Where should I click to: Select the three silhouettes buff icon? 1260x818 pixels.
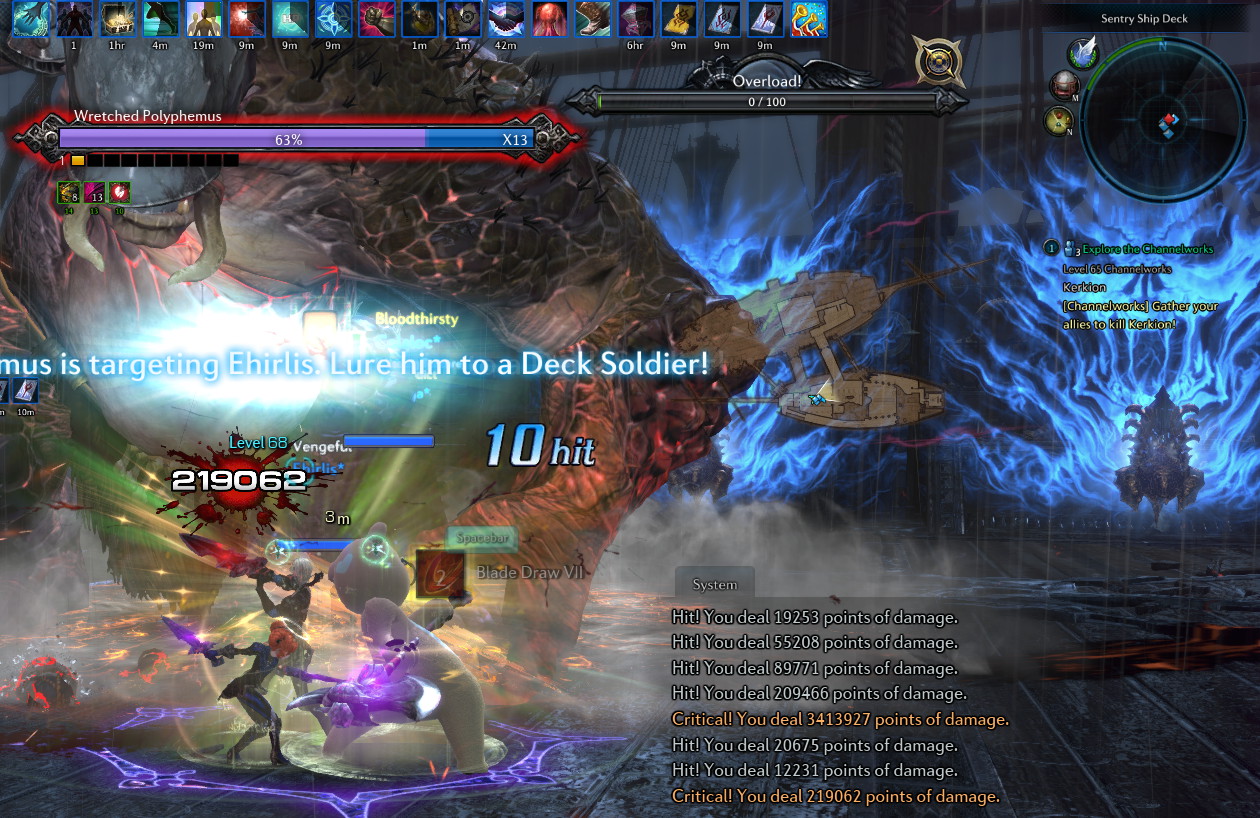203,19
